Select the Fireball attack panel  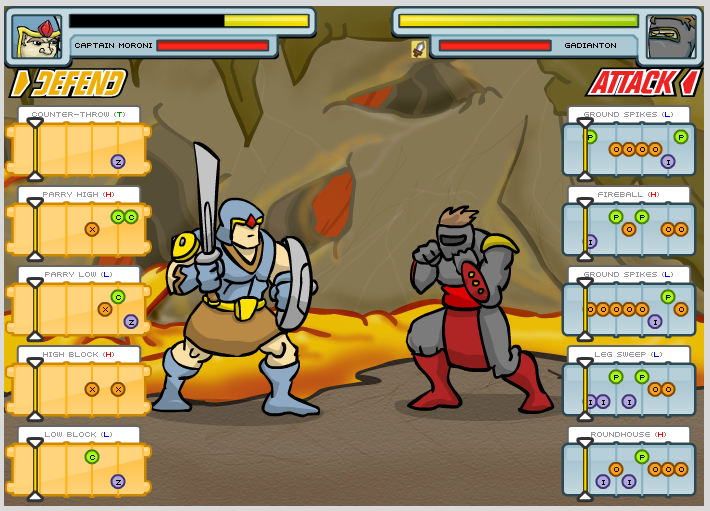tap(629, 229)
